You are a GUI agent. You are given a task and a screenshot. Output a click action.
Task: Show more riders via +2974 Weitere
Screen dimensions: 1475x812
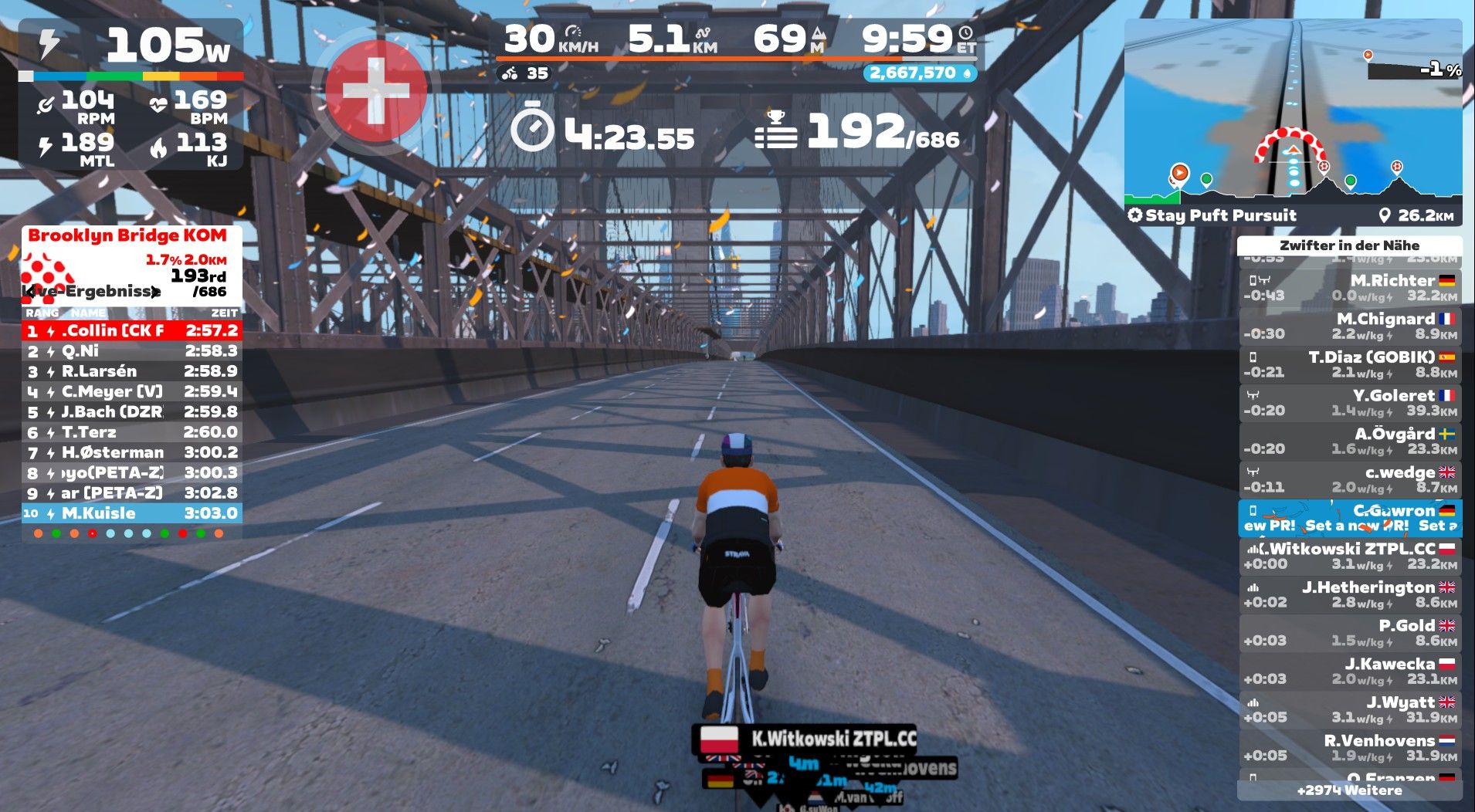(x=1349, y=790)
